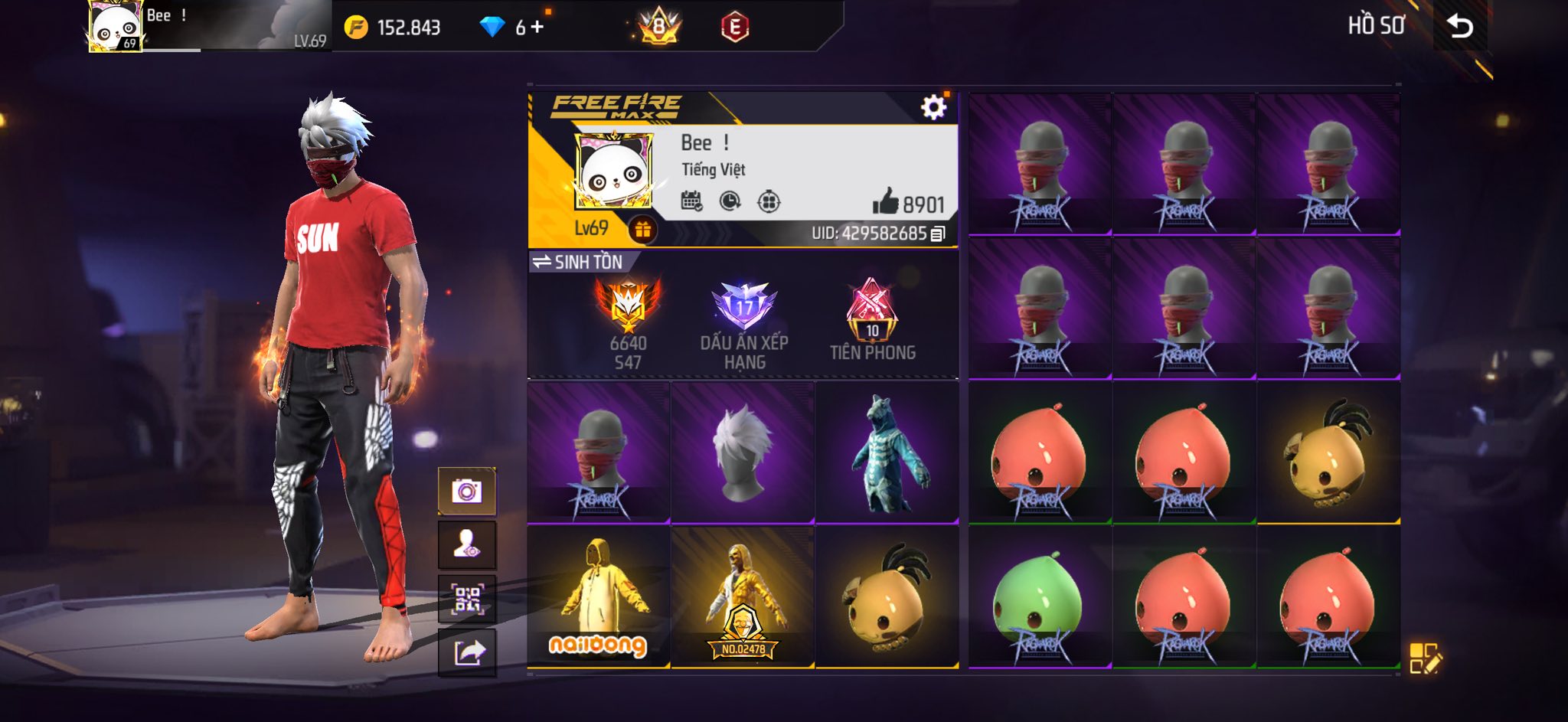Edit the showcase layout with pencil icon
This screenshot has width=1568, height=722.
(x=1425, y=658)
